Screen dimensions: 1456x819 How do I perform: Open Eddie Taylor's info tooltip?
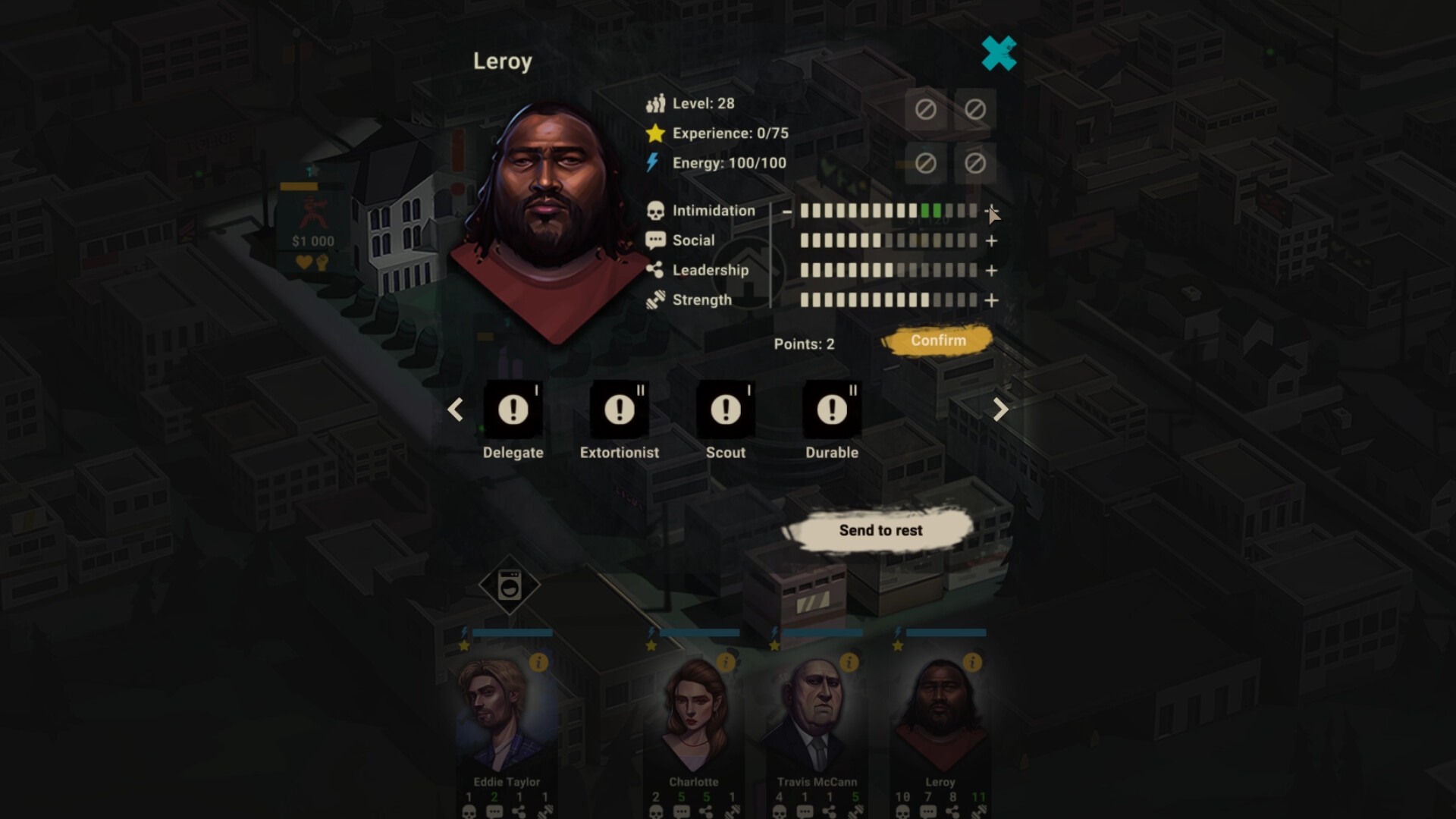pyautogui.click(x=539, y=663)
